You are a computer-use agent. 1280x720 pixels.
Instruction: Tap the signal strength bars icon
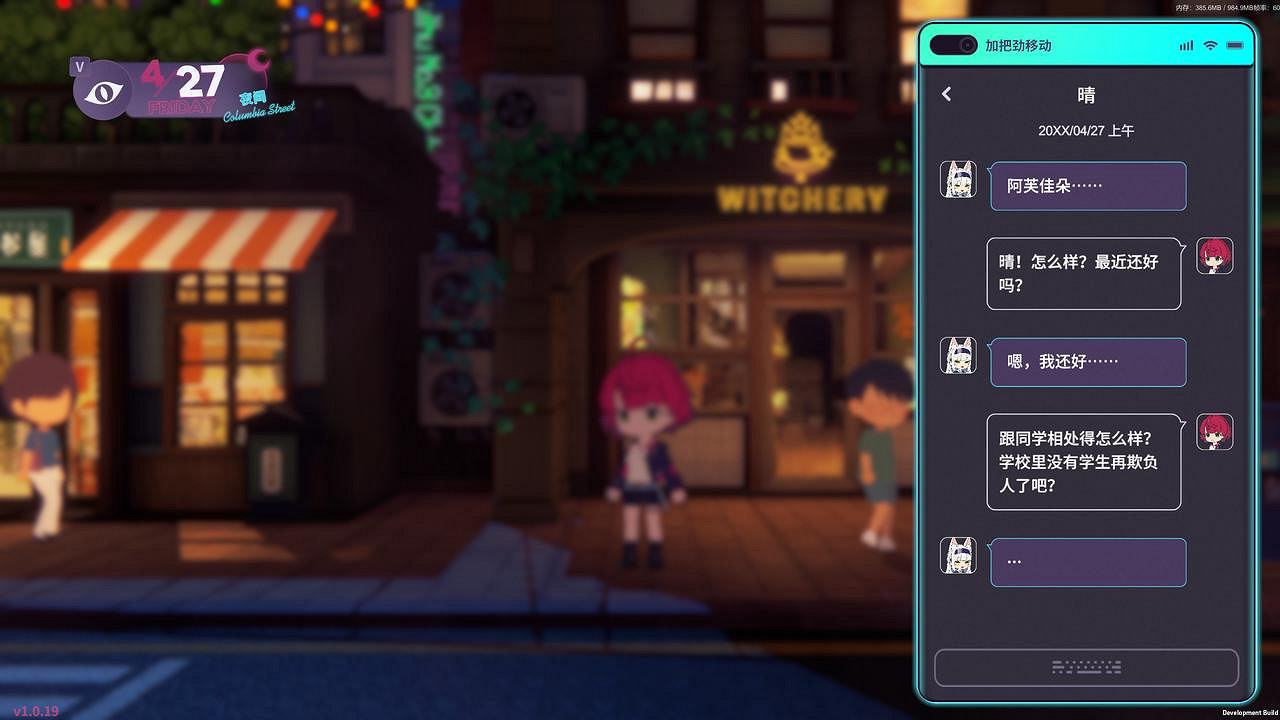point(1186,45)
